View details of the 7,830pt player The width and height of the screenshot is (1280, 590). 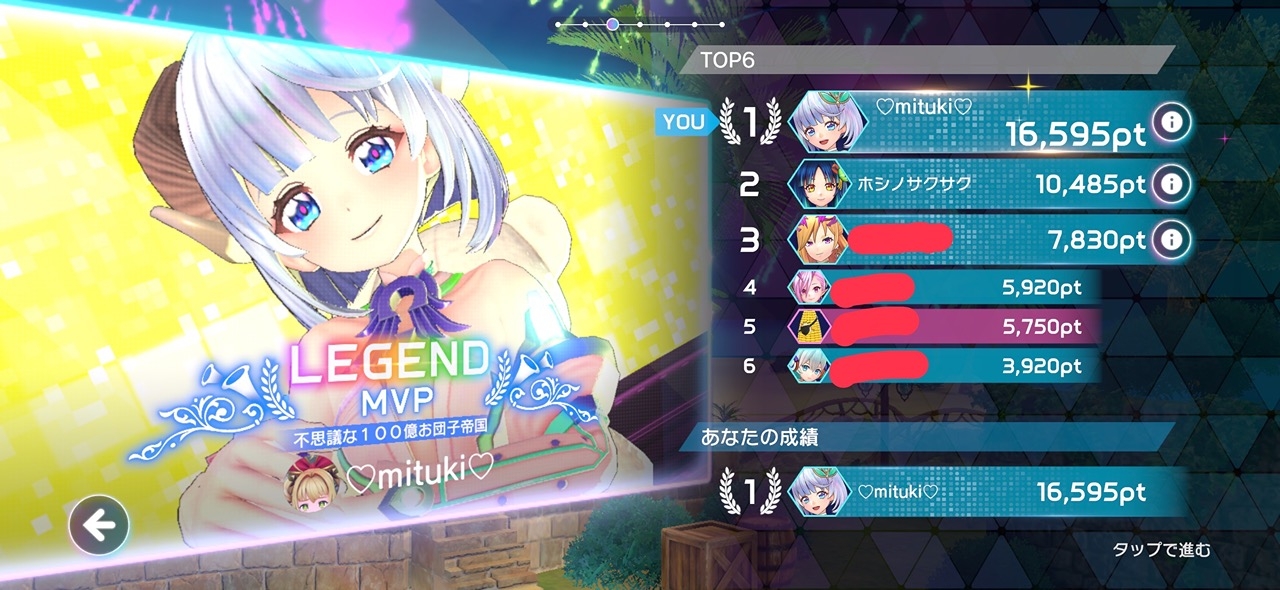tap(1171, 239)
